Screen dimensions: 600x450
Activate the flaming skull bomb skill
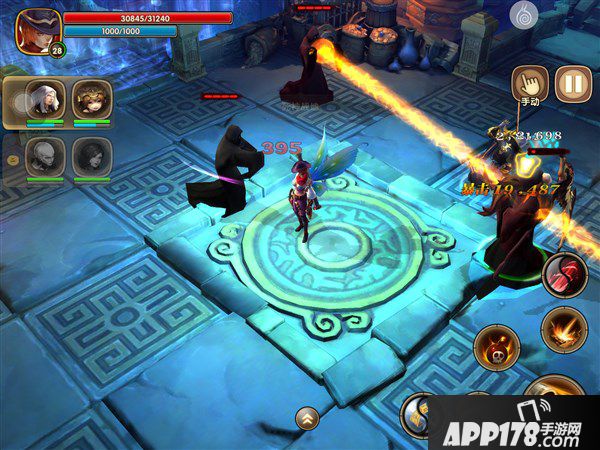pyautogui.click(x=497, y=348)
